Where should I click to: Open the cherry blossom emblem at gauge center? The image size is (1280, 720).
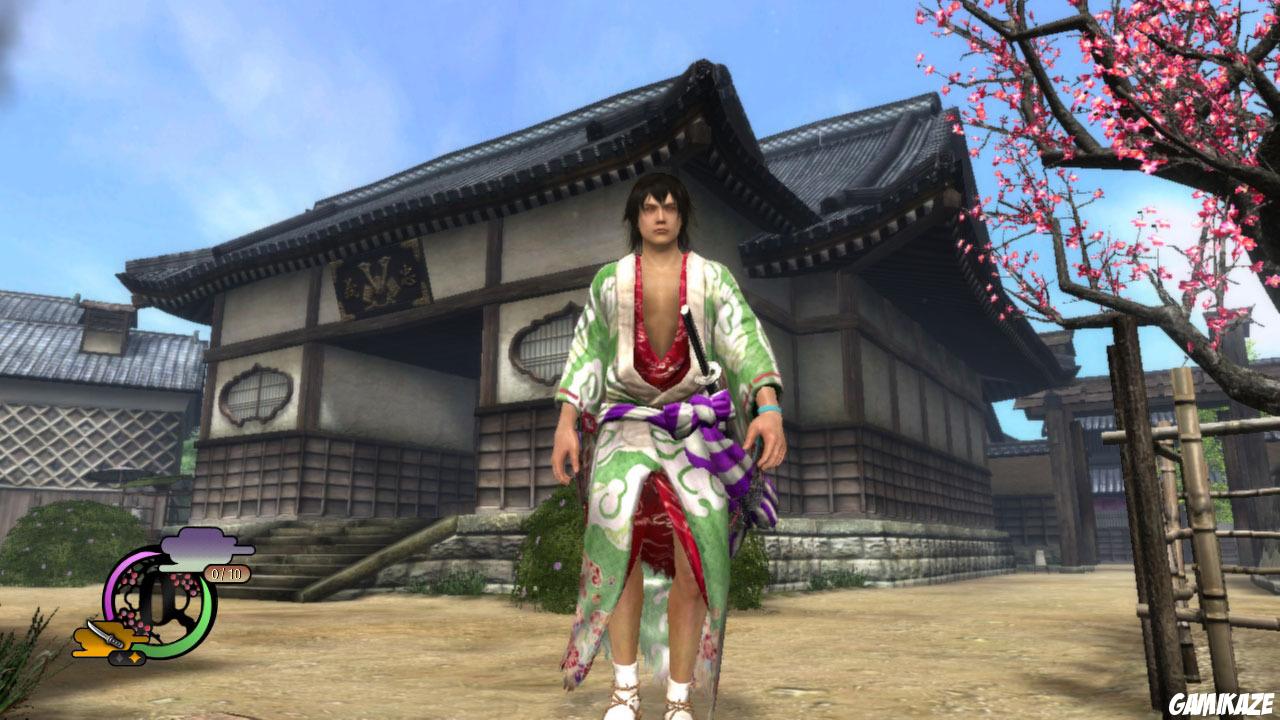point(160,595)
